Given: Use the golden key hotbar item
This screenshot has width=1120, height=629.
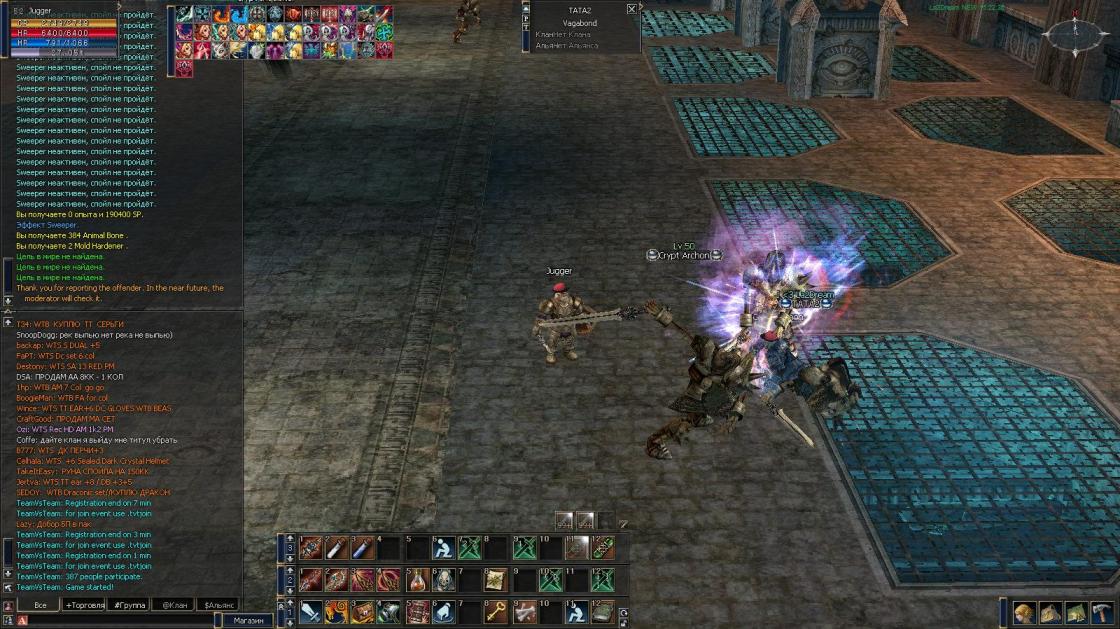Looking at the screenshot, I should click(x=496, y=612).
